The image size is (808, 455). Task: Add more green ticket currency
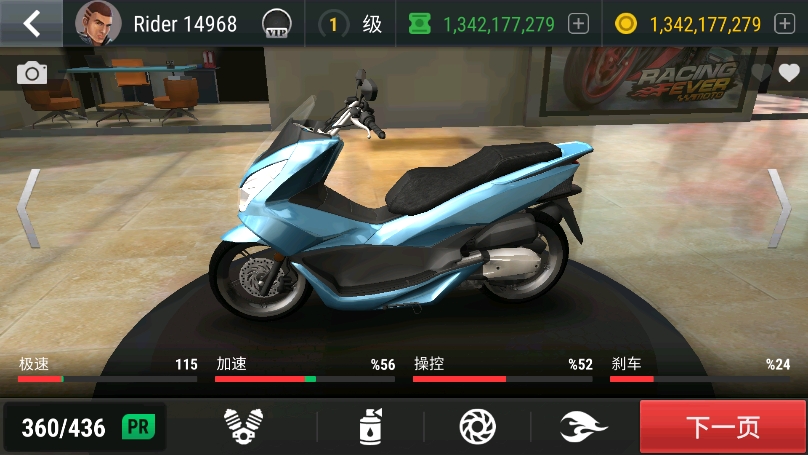[578, 24]
